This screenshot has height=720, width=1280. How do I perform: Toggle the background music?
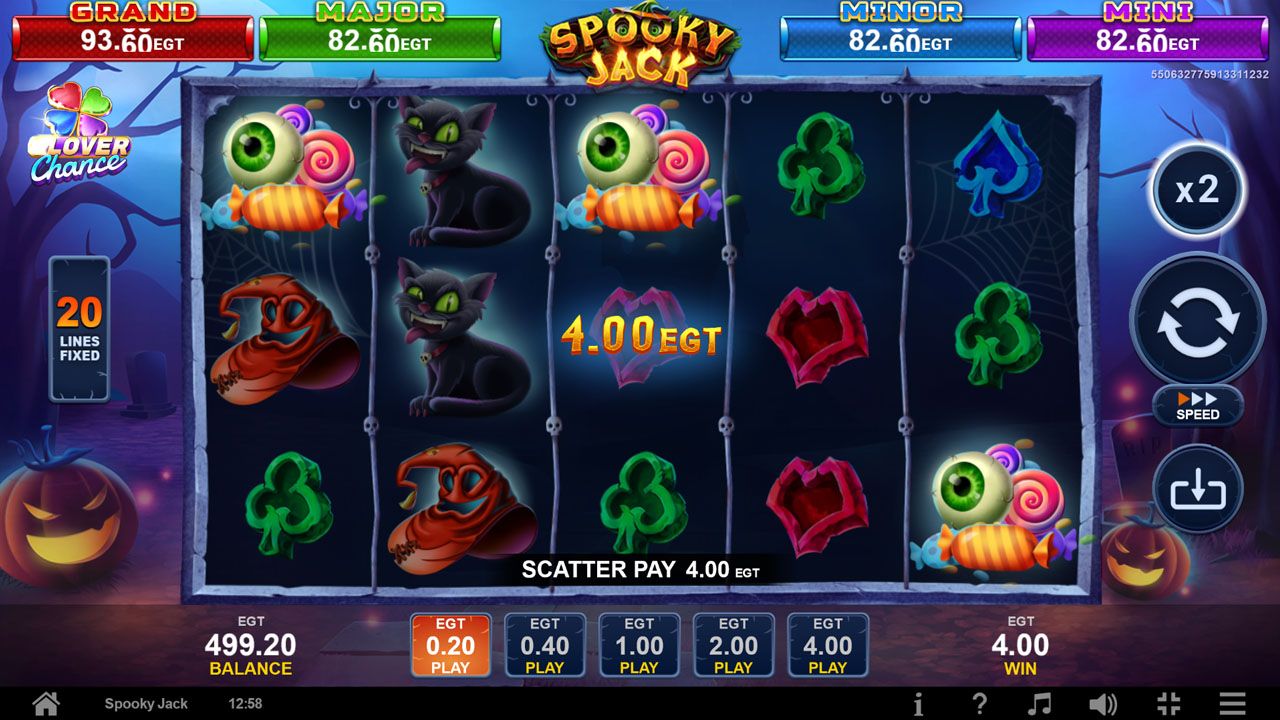pos(1040,704)
